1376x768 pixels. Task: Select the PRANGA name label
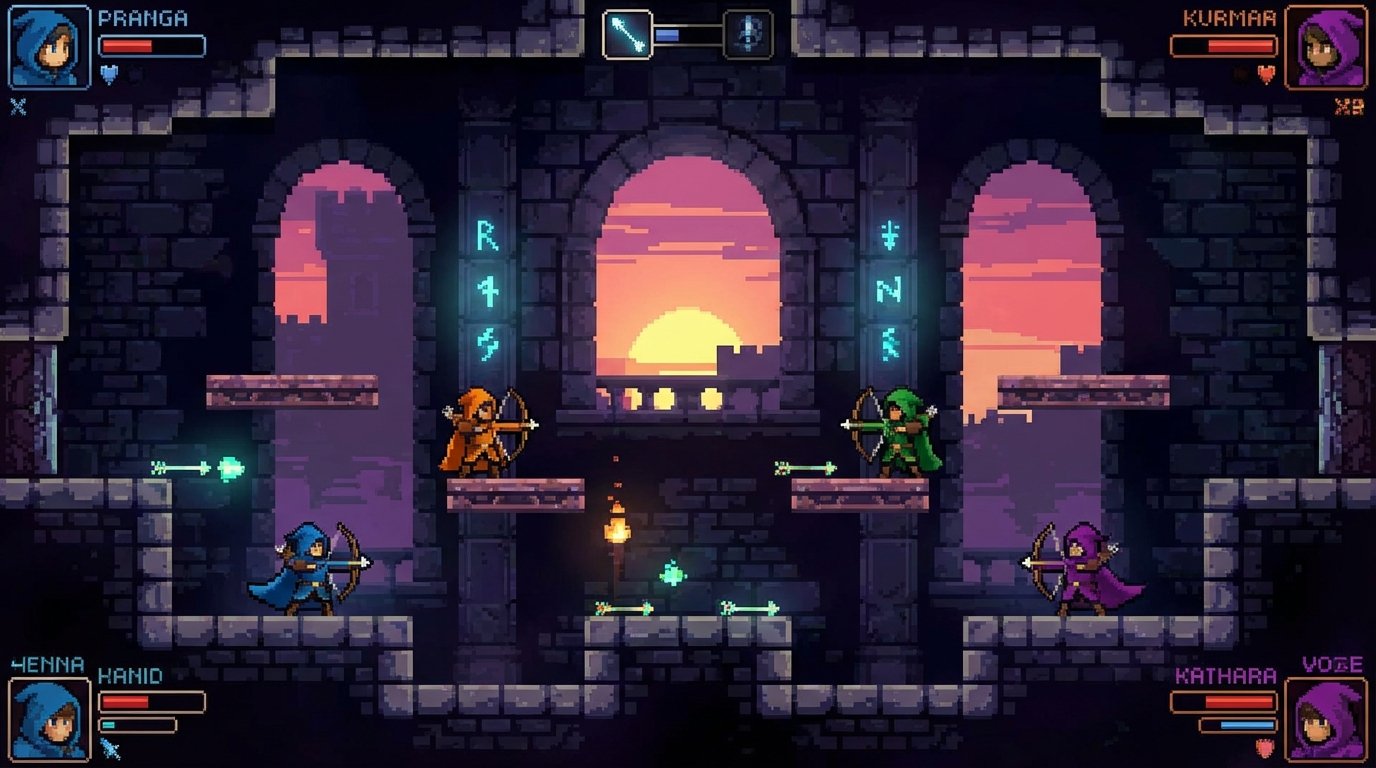141,17
